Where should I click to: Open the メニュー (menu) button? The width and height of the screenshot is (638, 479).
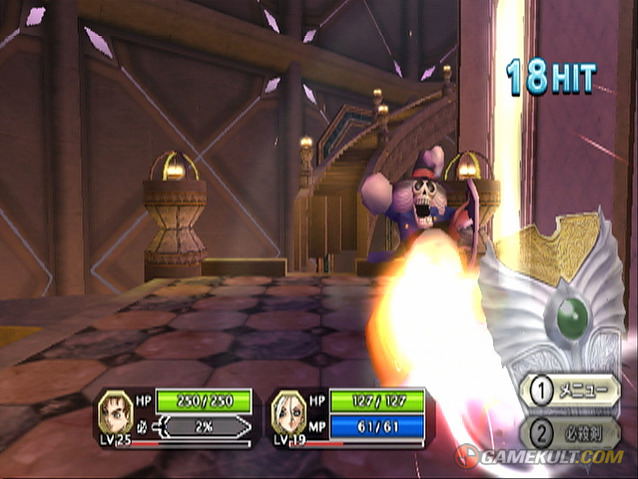tap(569, 391)
